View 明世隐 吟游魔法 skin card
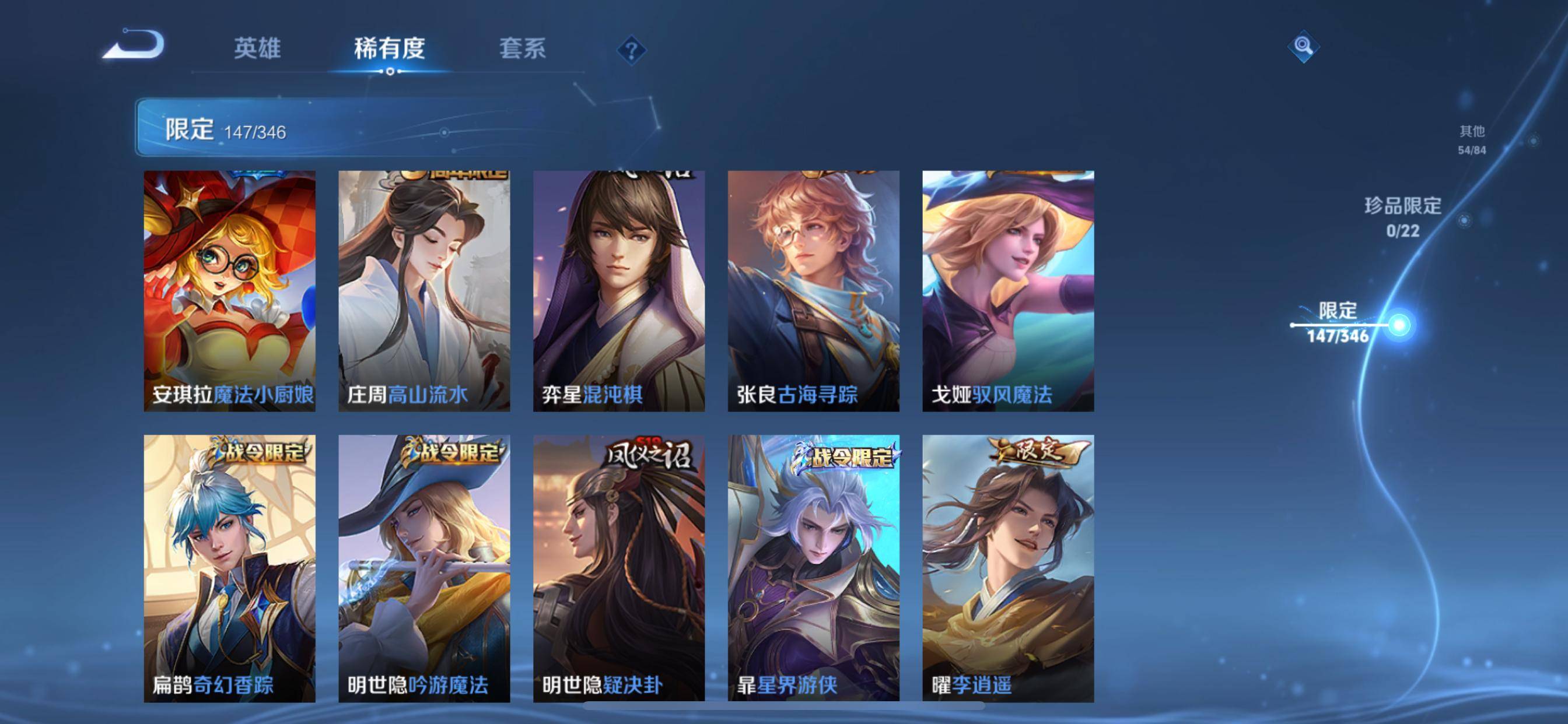Screen dimensions: 1568x724 [x=424, y=568]
